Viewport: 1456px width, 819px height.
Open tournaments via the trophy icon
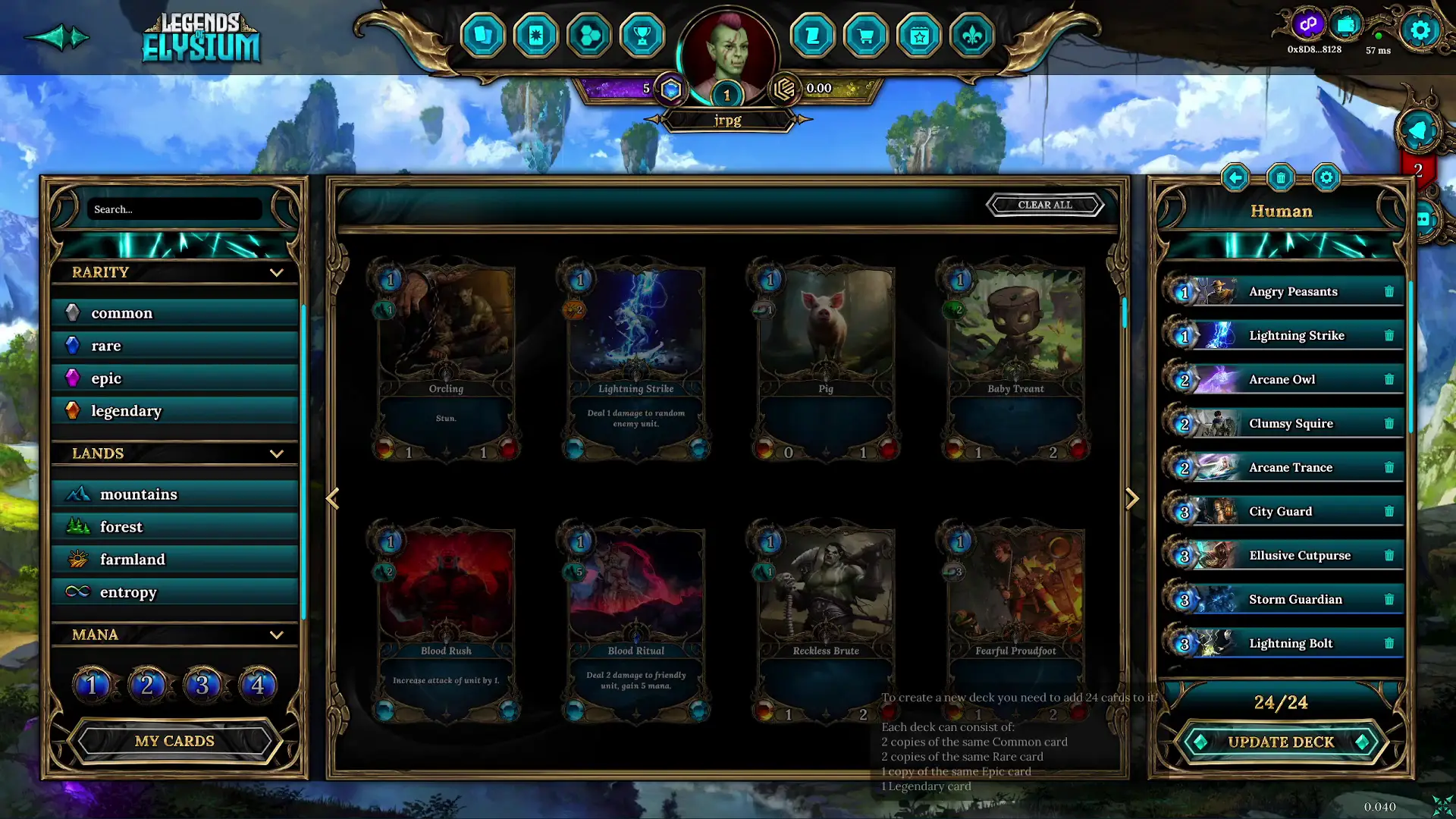click(642, 36)
